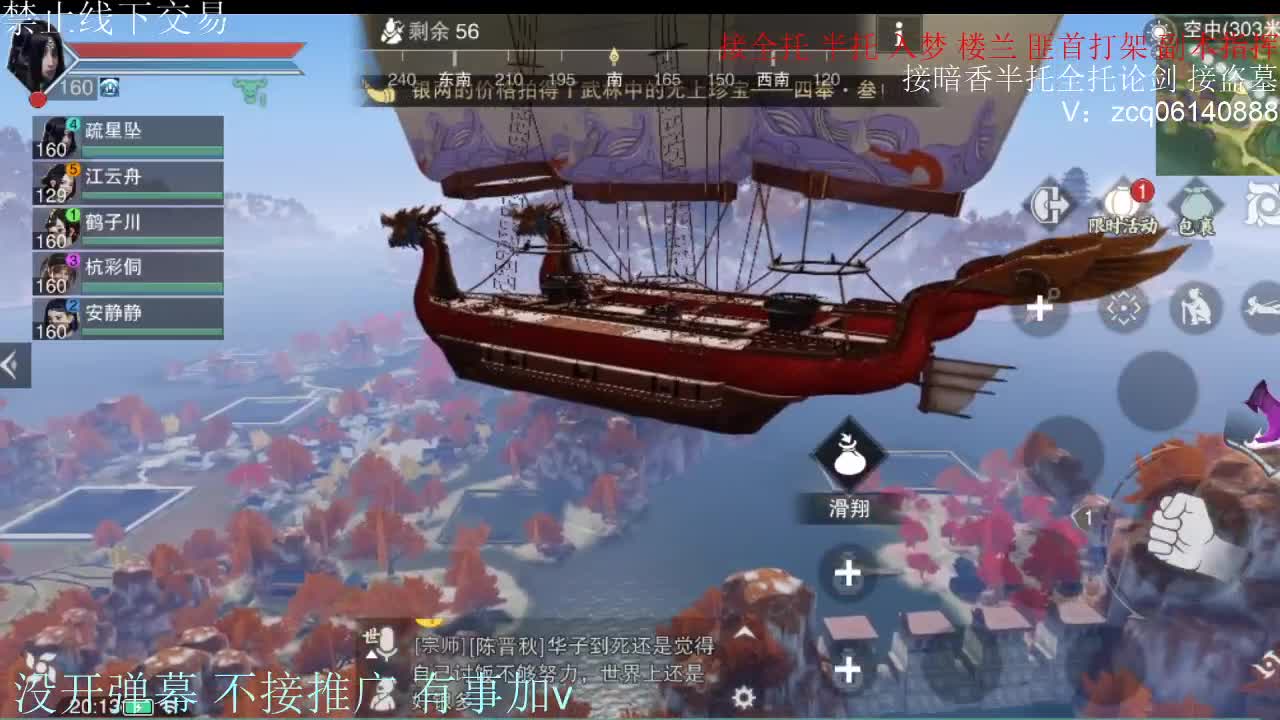
Task: Expand the chat window upward arrow
Action: [x=746, y=631]
